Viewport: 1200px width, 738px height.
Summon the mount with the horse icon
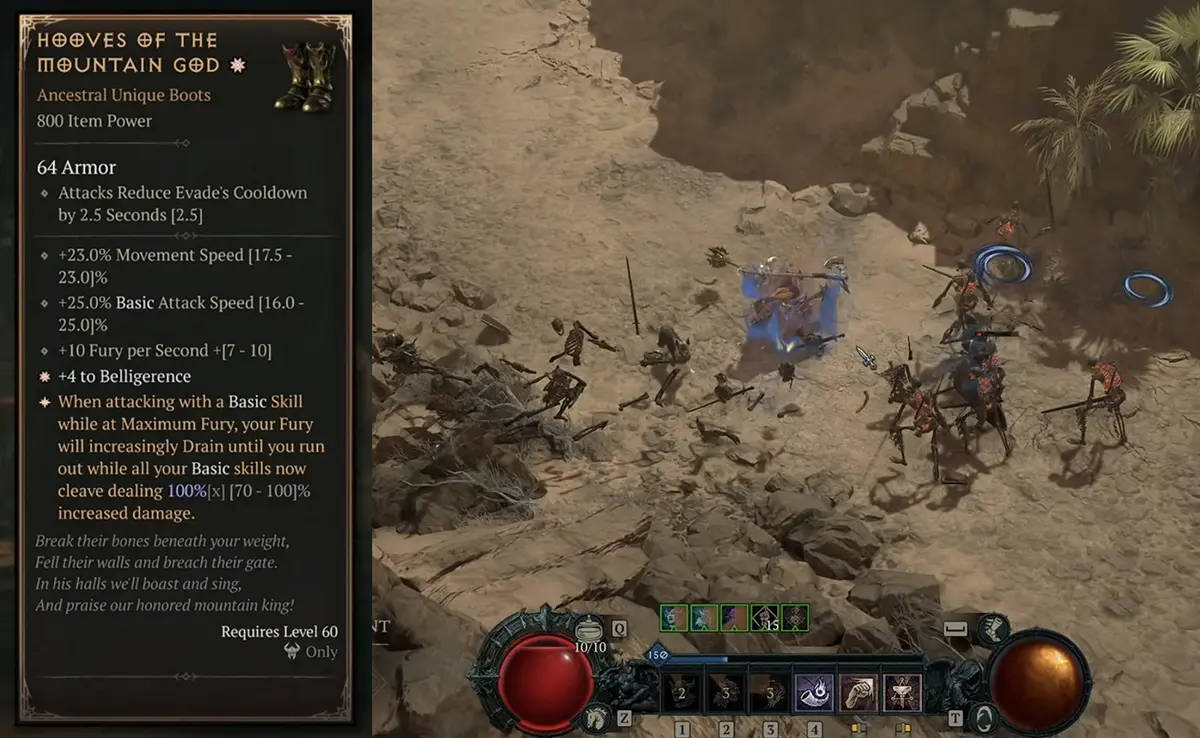[596, 716]
